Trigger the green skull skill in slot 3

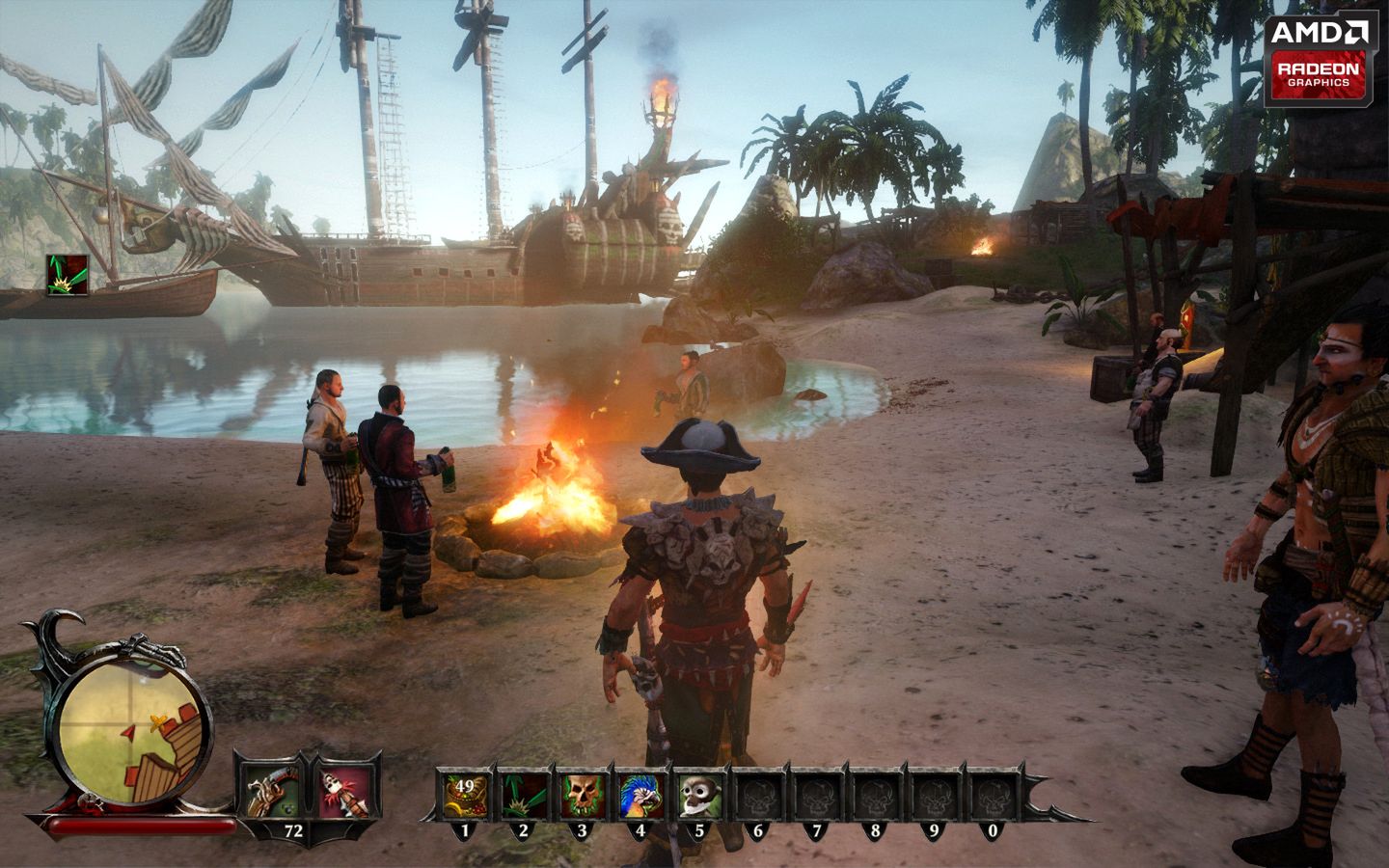[583, 795]
